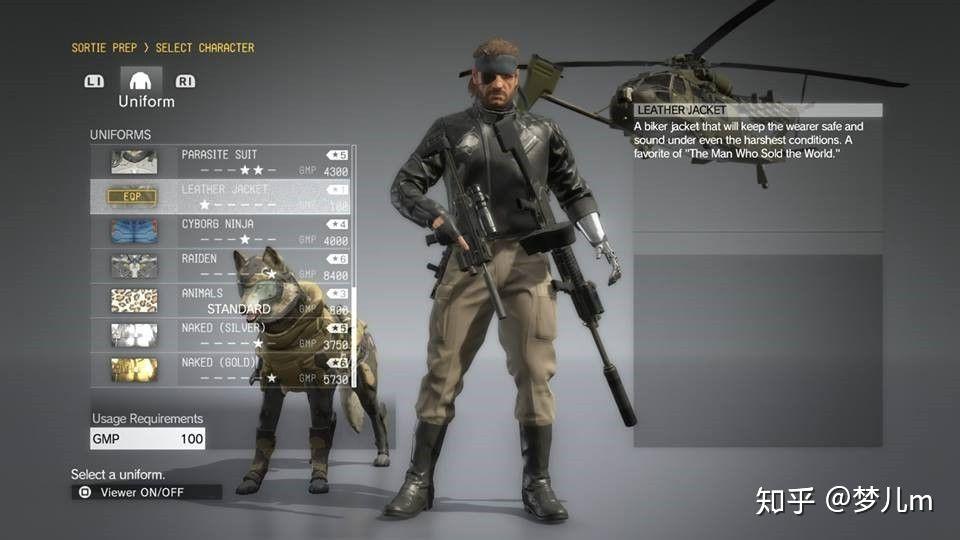This screenshot has height=540, width=960.
Task: Click the blue Cyborg Ninja thumbnail
Action: click(133, 231)
